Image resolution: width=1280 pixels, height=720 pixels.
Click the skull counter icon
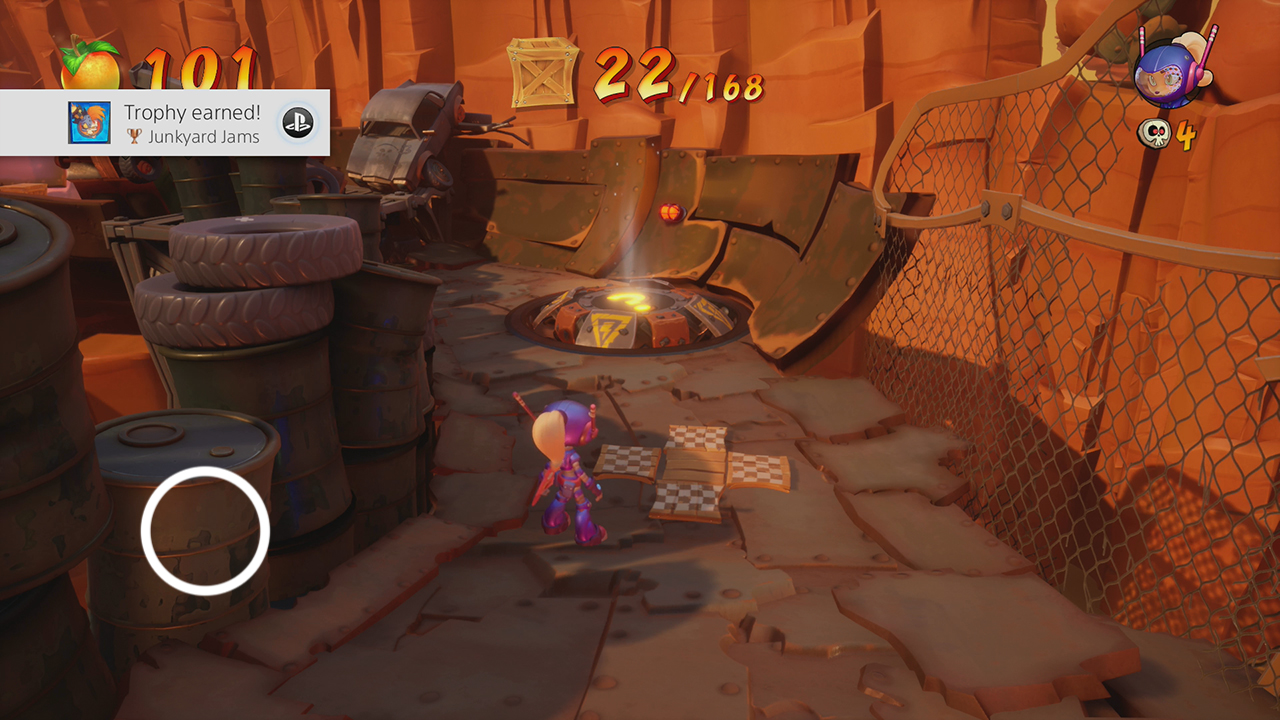pos(1153,132)
